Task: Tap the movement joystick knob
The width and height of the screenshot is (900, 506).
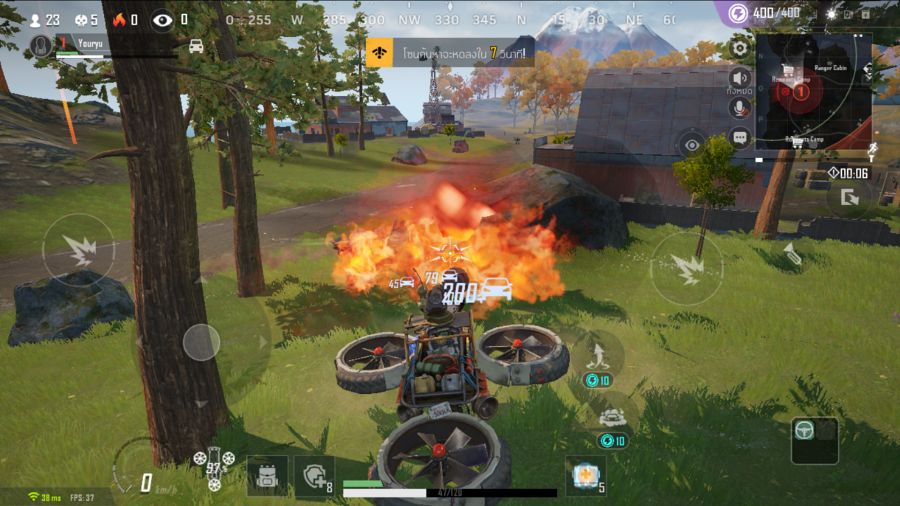Action: (201, 342)
